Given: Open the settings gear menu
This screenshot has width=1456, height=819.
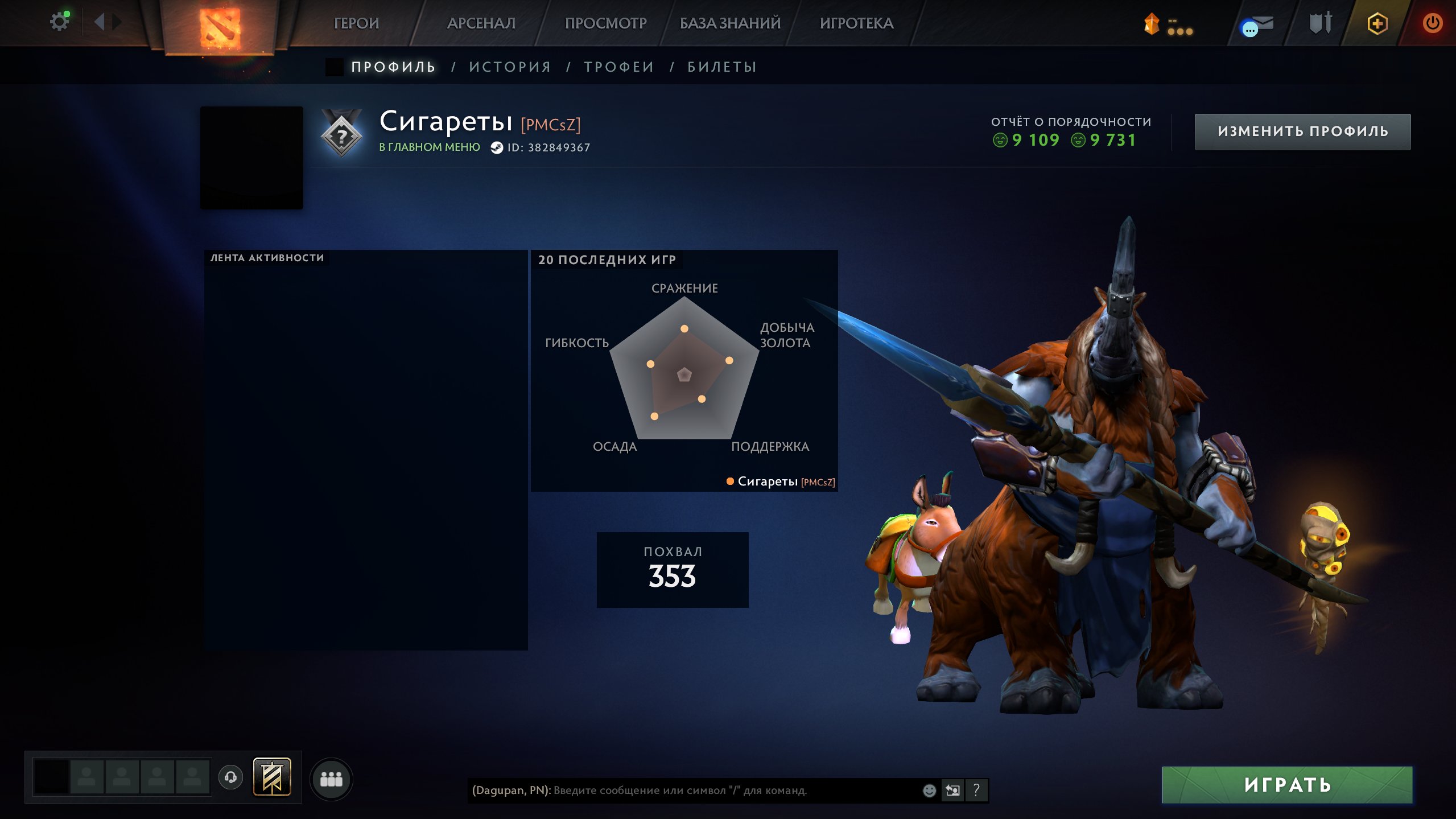Looking at the screenshot, I should click(59, 20).
